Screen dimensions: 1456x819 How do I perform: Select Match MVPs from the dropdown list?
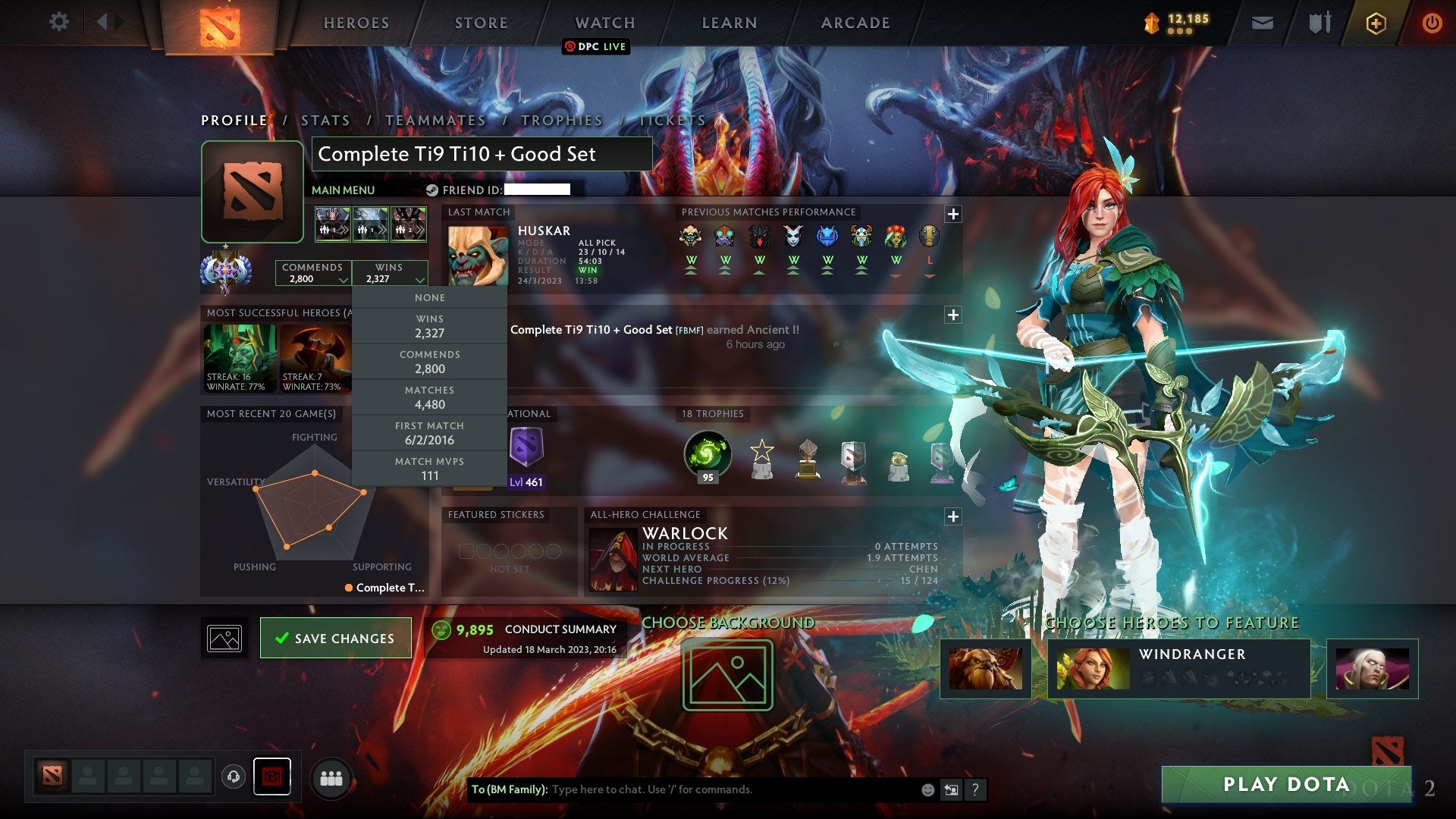click(x=429, y=469)
